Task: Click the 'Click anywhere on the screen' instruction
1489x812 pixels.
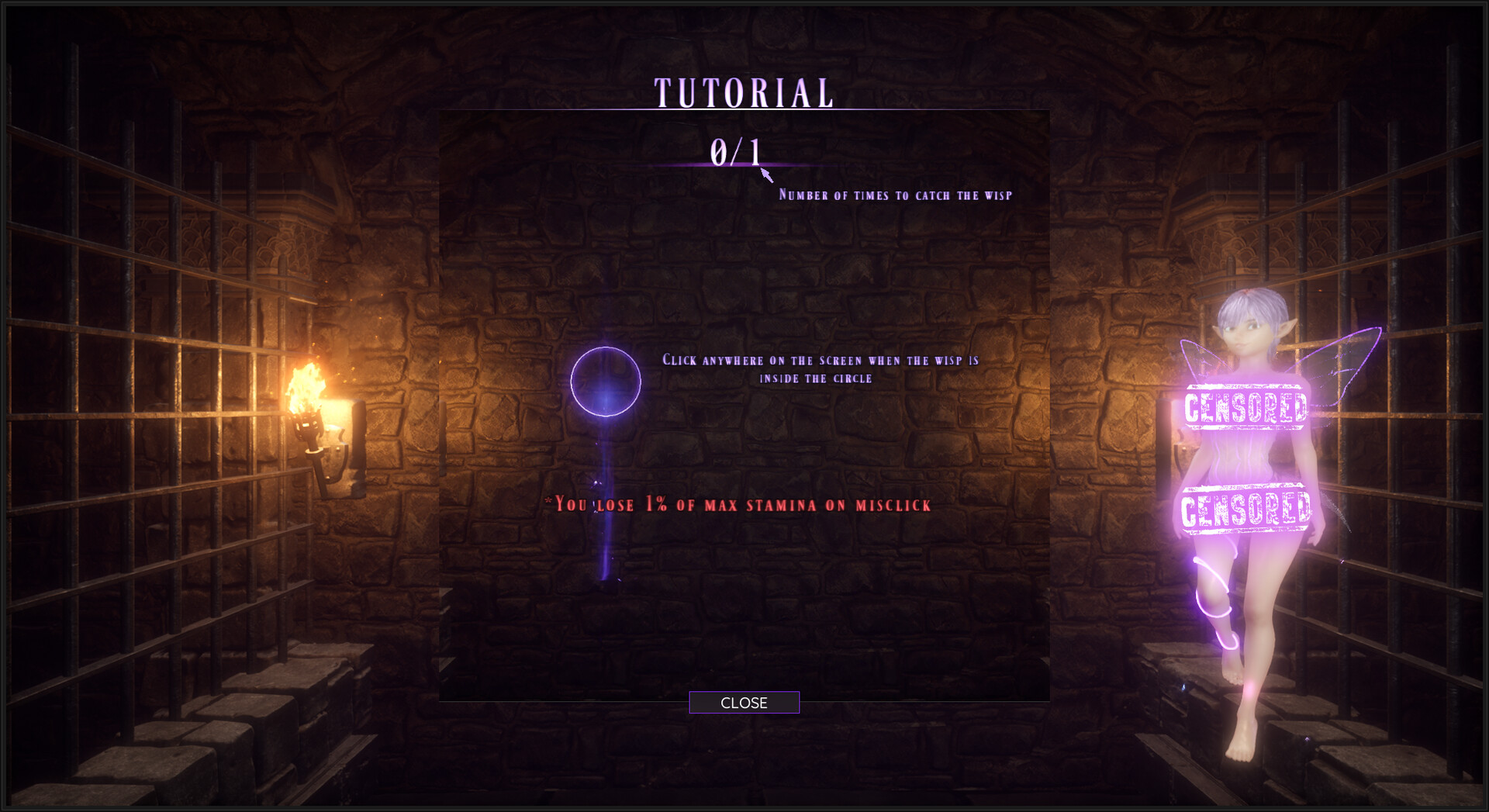Action: (x=821, y=369)
